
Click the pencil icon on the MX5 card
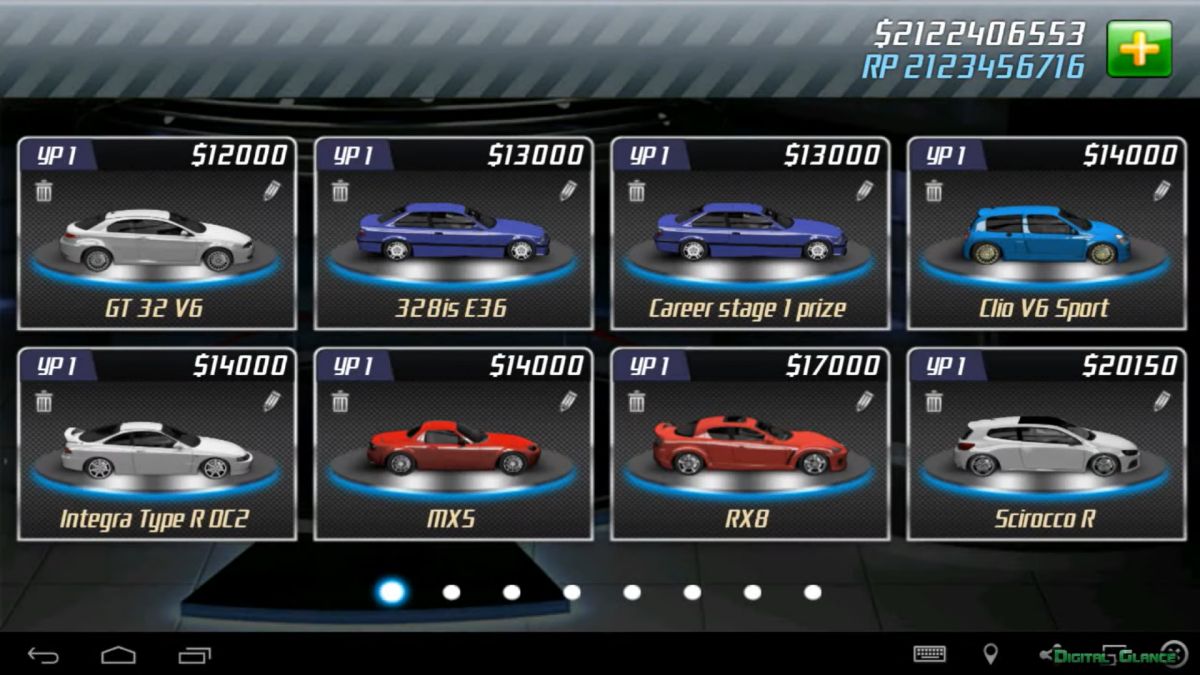coord(568,401)
